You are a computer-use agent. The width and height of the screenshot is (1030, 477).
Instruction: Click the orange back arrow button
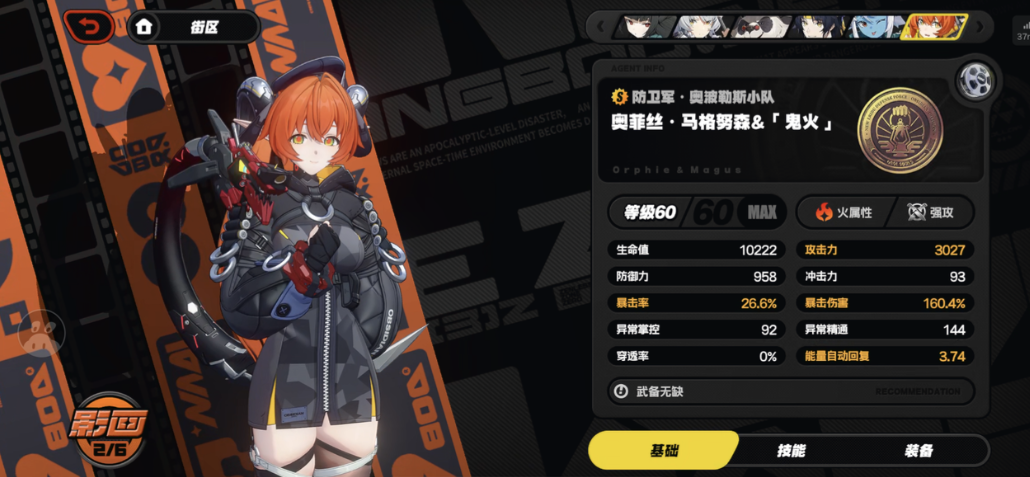(89, 28)
